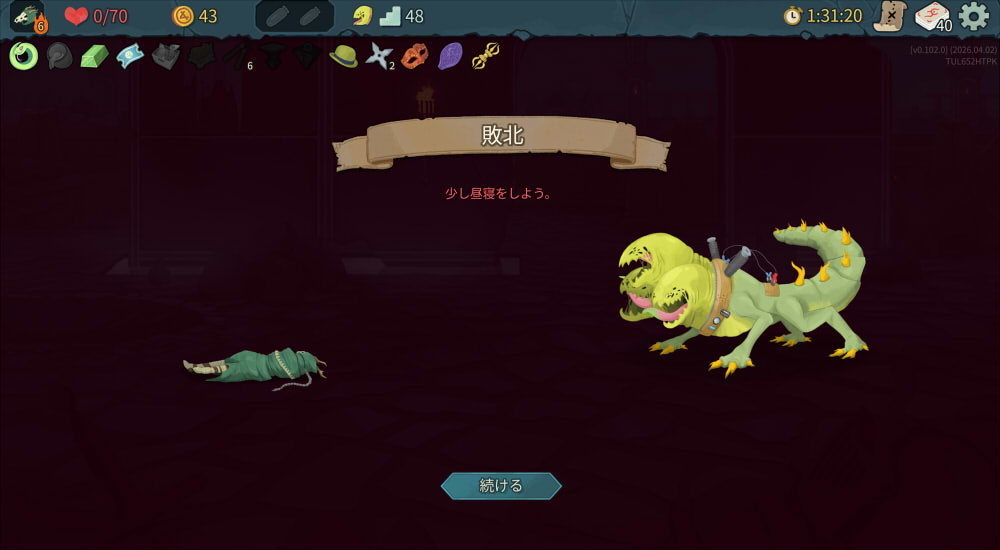
Task: Examine the purple leaf relic
Action: pos(450,56)
